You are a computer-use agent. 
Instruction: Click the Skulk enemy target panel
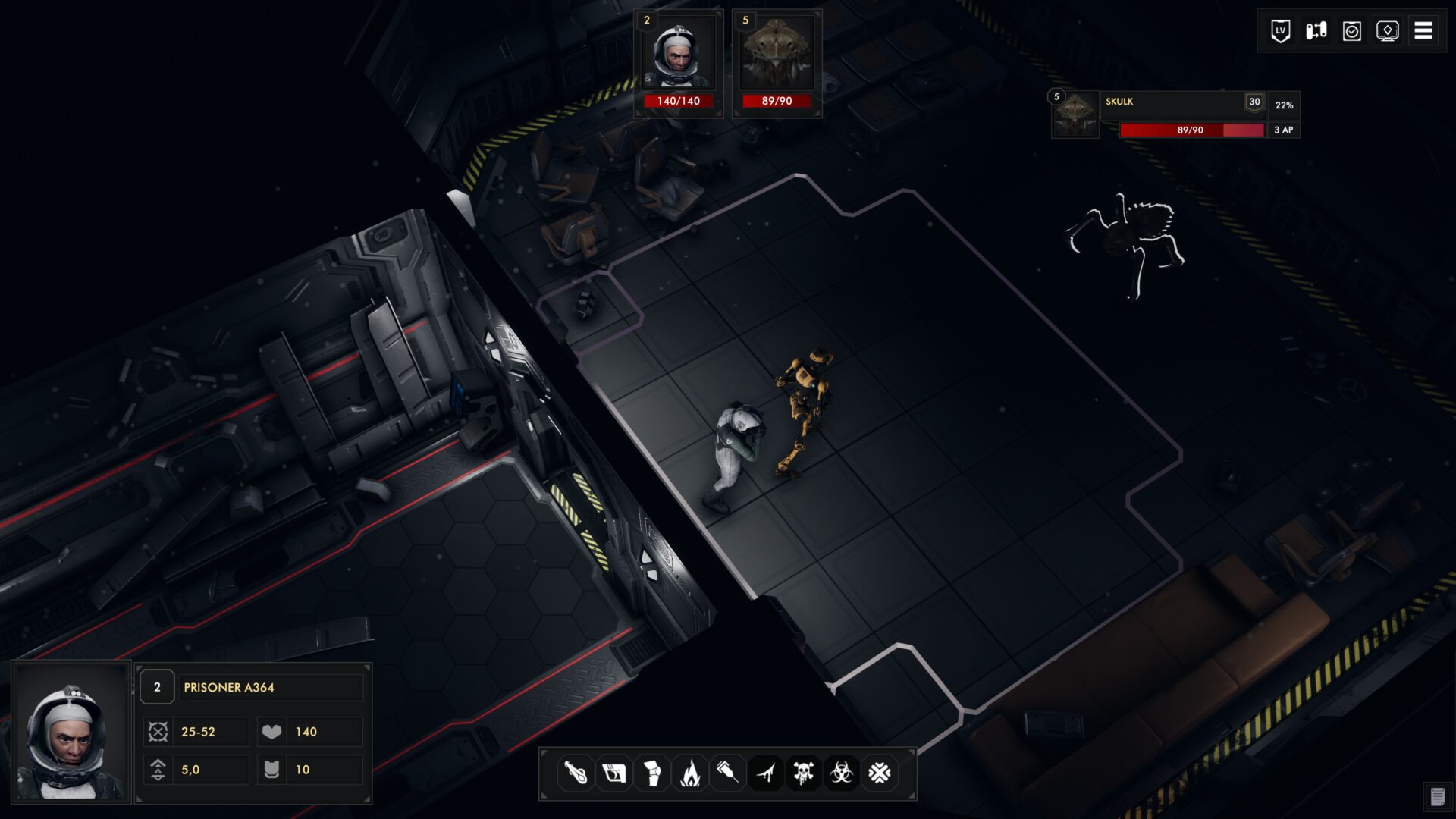(1175, 115)
